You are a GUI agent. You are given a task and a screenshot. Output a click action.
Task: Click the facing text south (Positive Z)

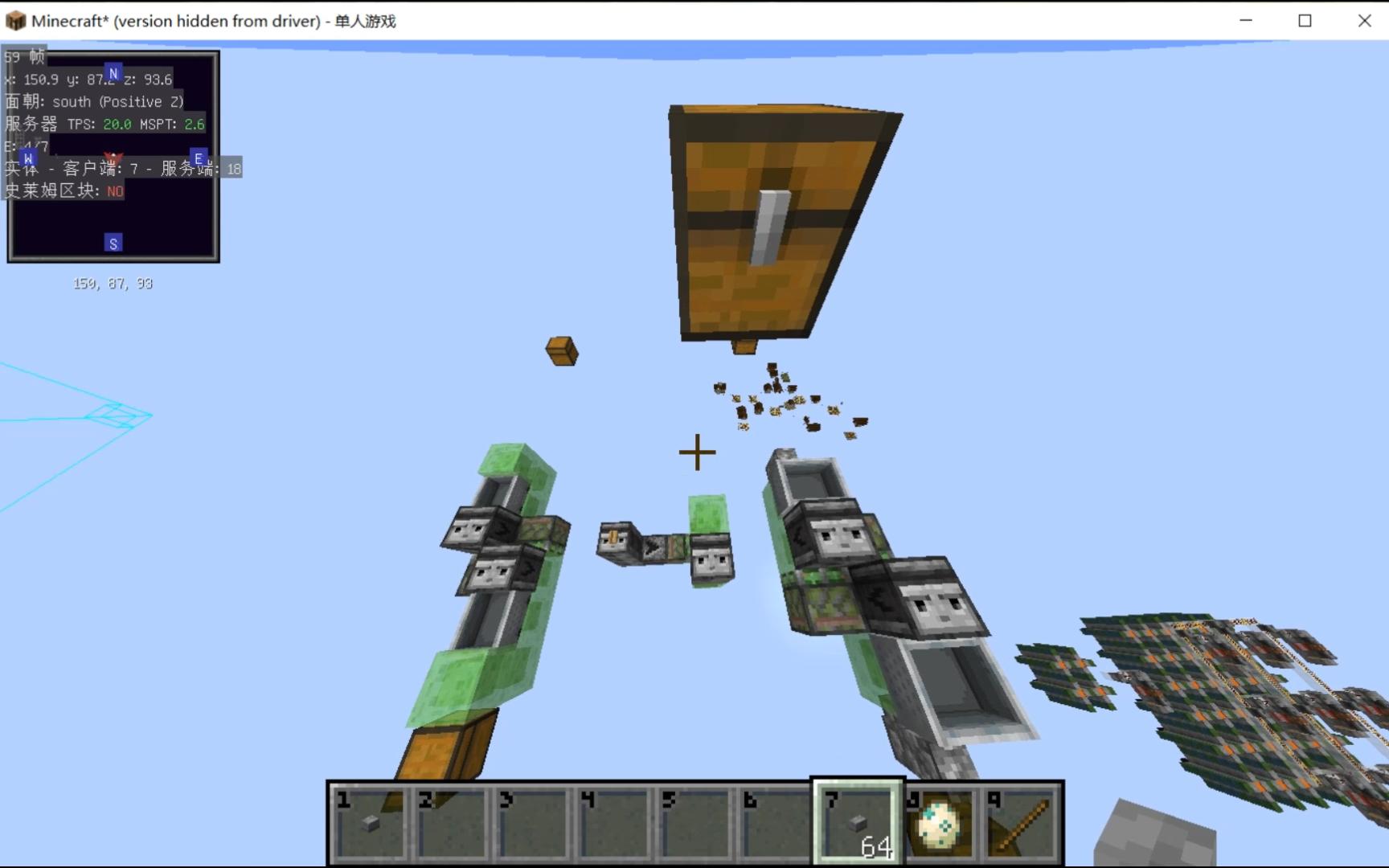pyautogui.click(x=118, y=101)
